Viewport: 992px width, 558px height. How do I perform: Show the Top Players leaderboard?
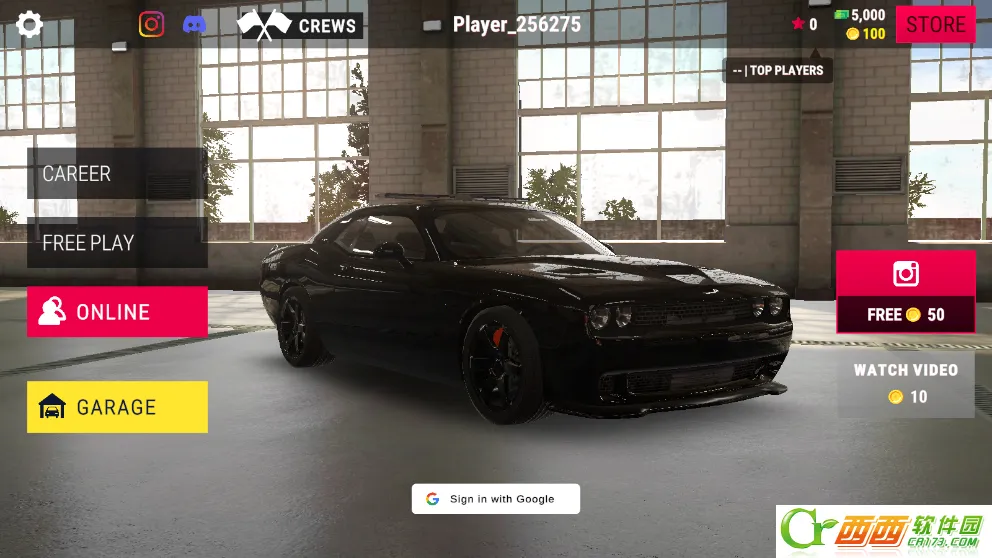778,70
